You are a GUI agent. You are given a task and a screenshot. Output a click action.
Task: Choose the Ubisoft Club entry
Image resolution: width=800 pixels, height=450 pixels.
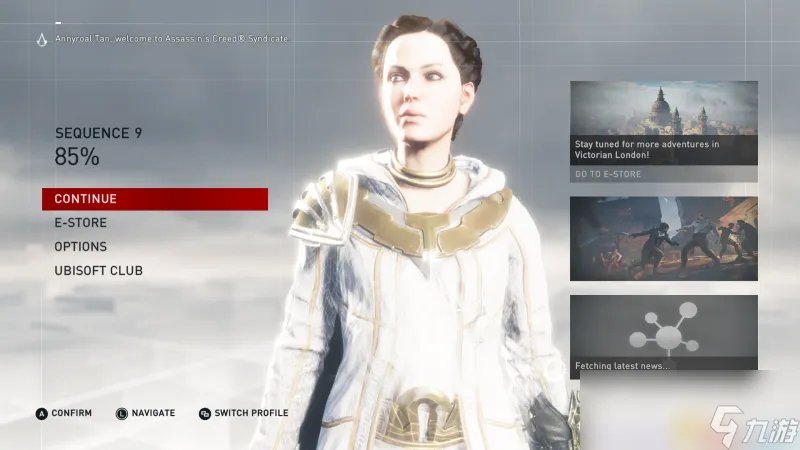98,271
